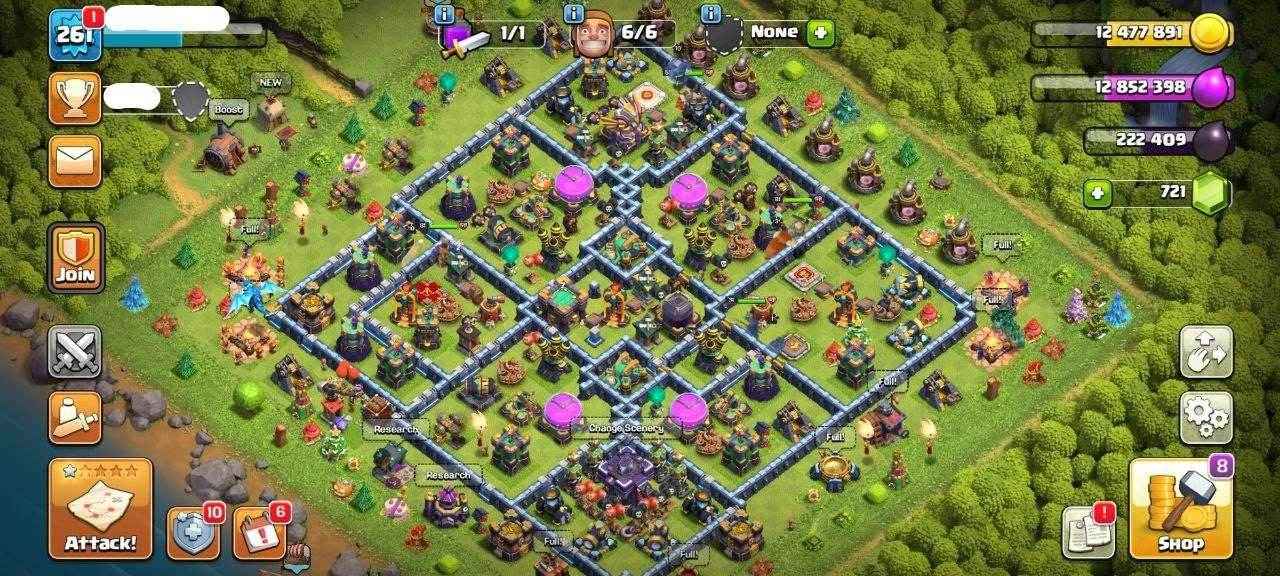Show the sword 1/1 info icon
This screenshot has height=576, width=1280.
coord(444,14)
